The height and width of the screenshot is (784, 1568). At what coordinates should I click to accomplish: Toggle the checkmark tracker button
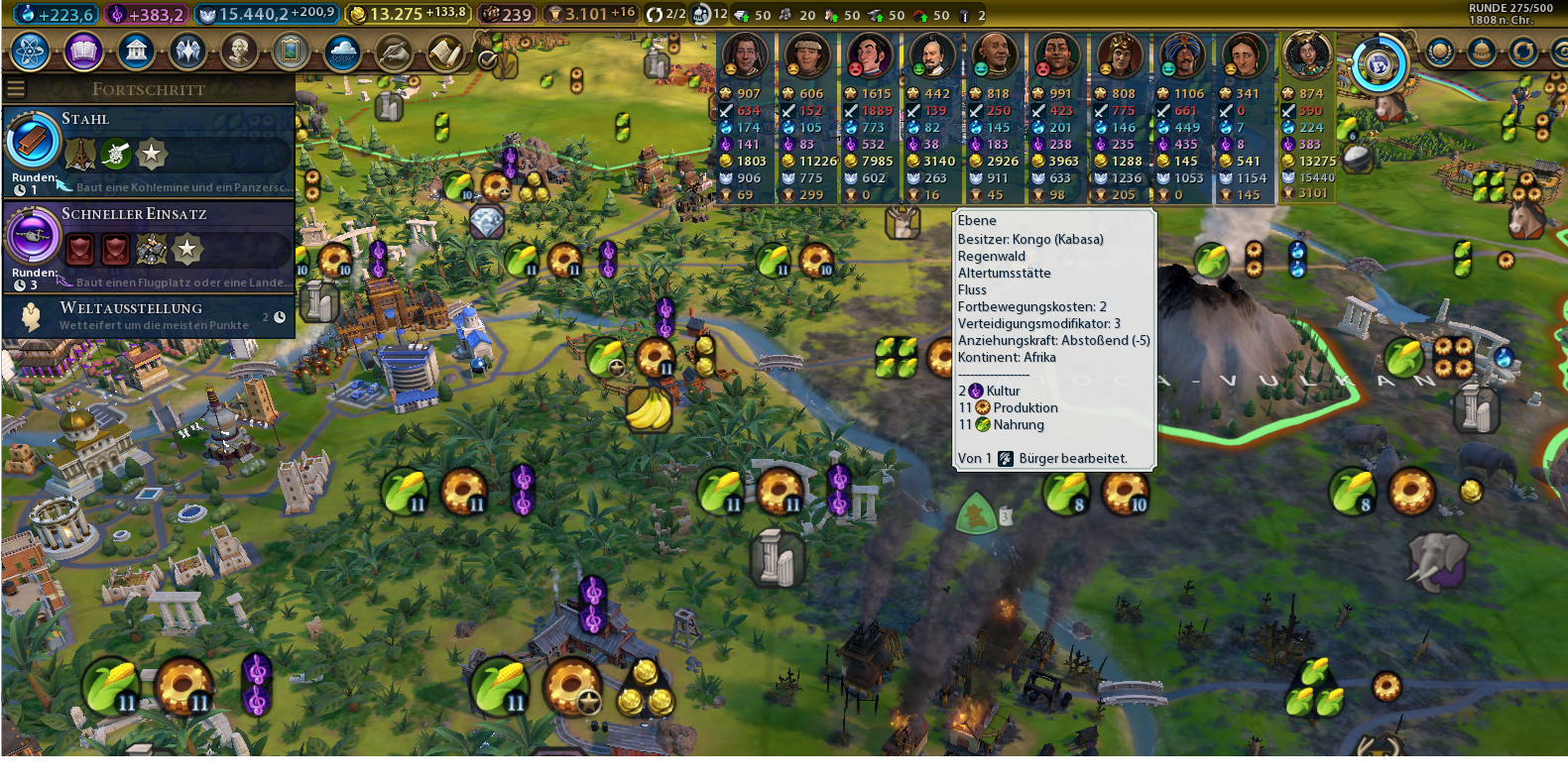(x=487, y=59)
